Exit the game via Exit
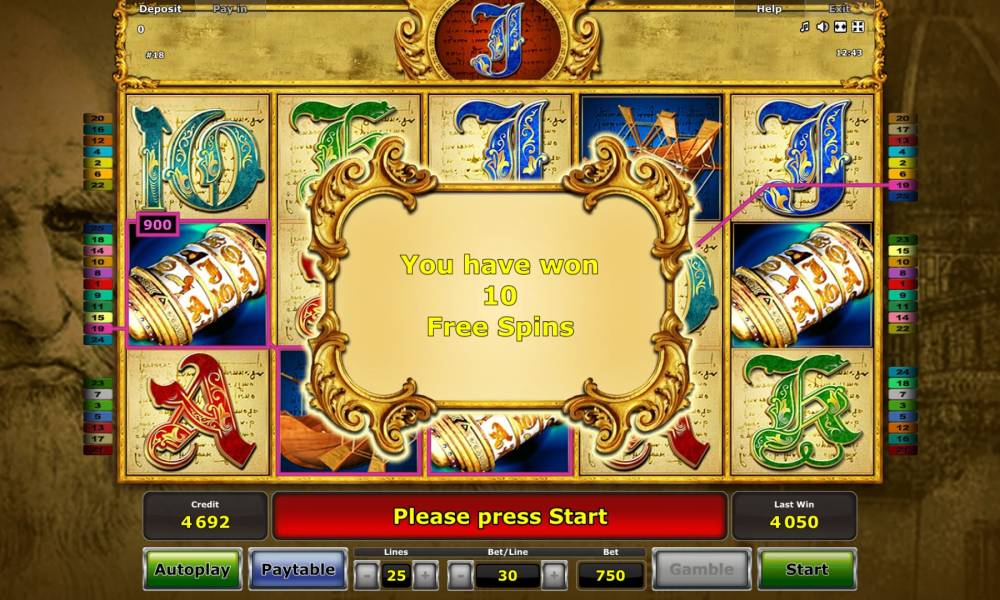The height and width of the screenshot is (600, 1000). click(838, 9)
